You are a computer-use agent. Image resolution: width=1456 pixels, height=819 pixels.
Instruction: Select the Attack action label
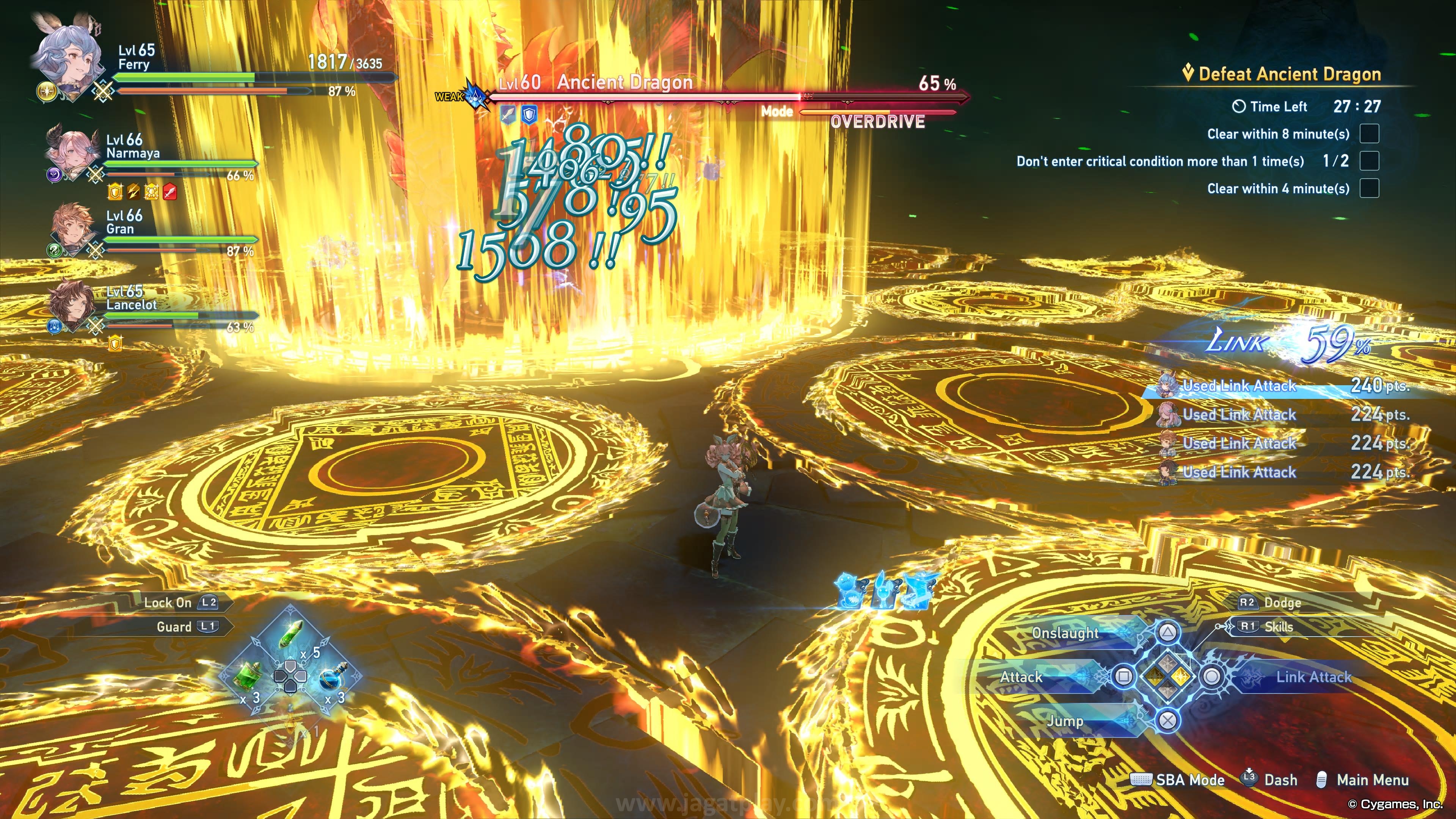[x=1021, y=677]
